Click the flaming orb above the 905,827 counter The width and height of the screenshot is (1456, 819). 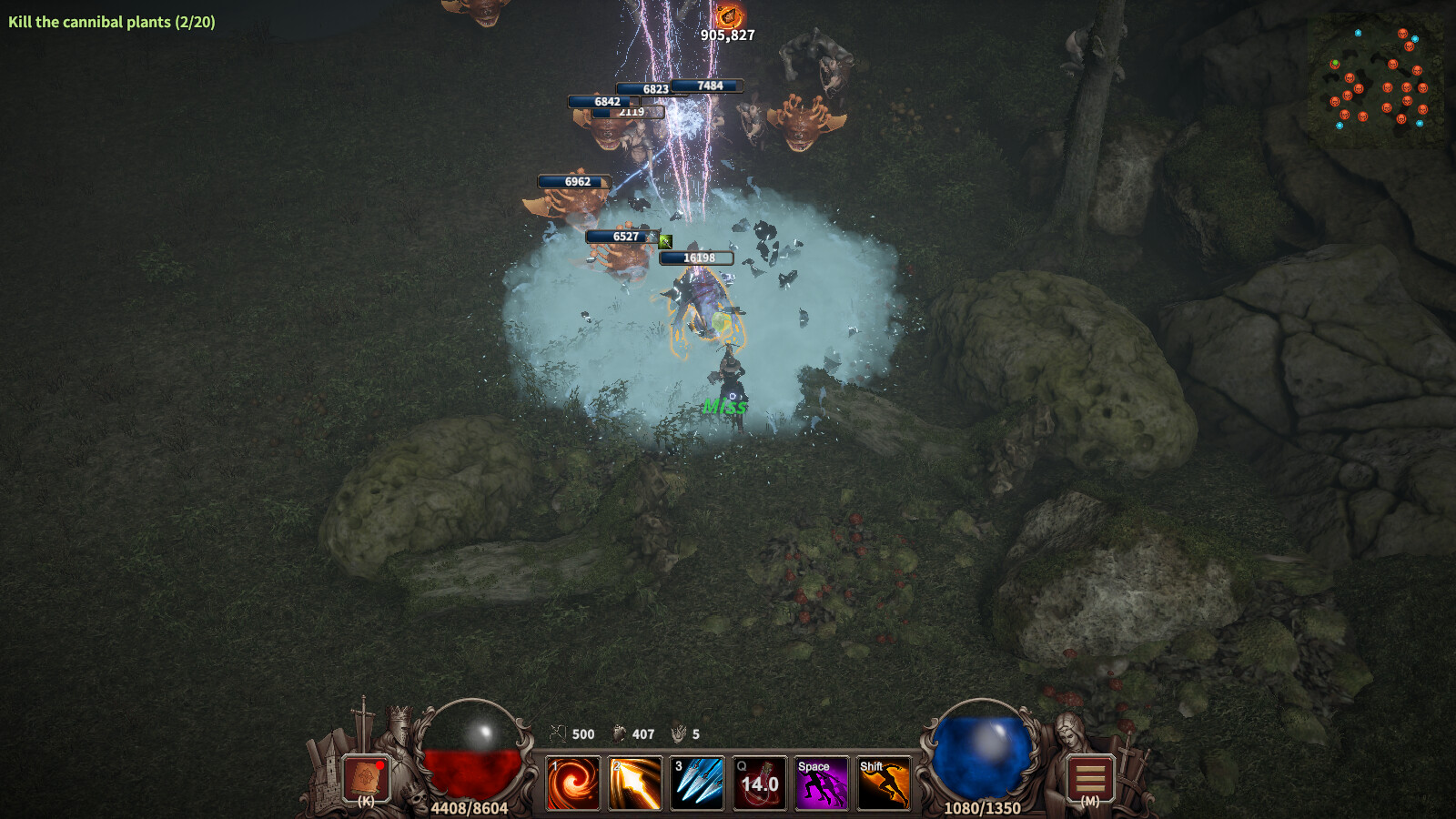click(x=729, y=15)
